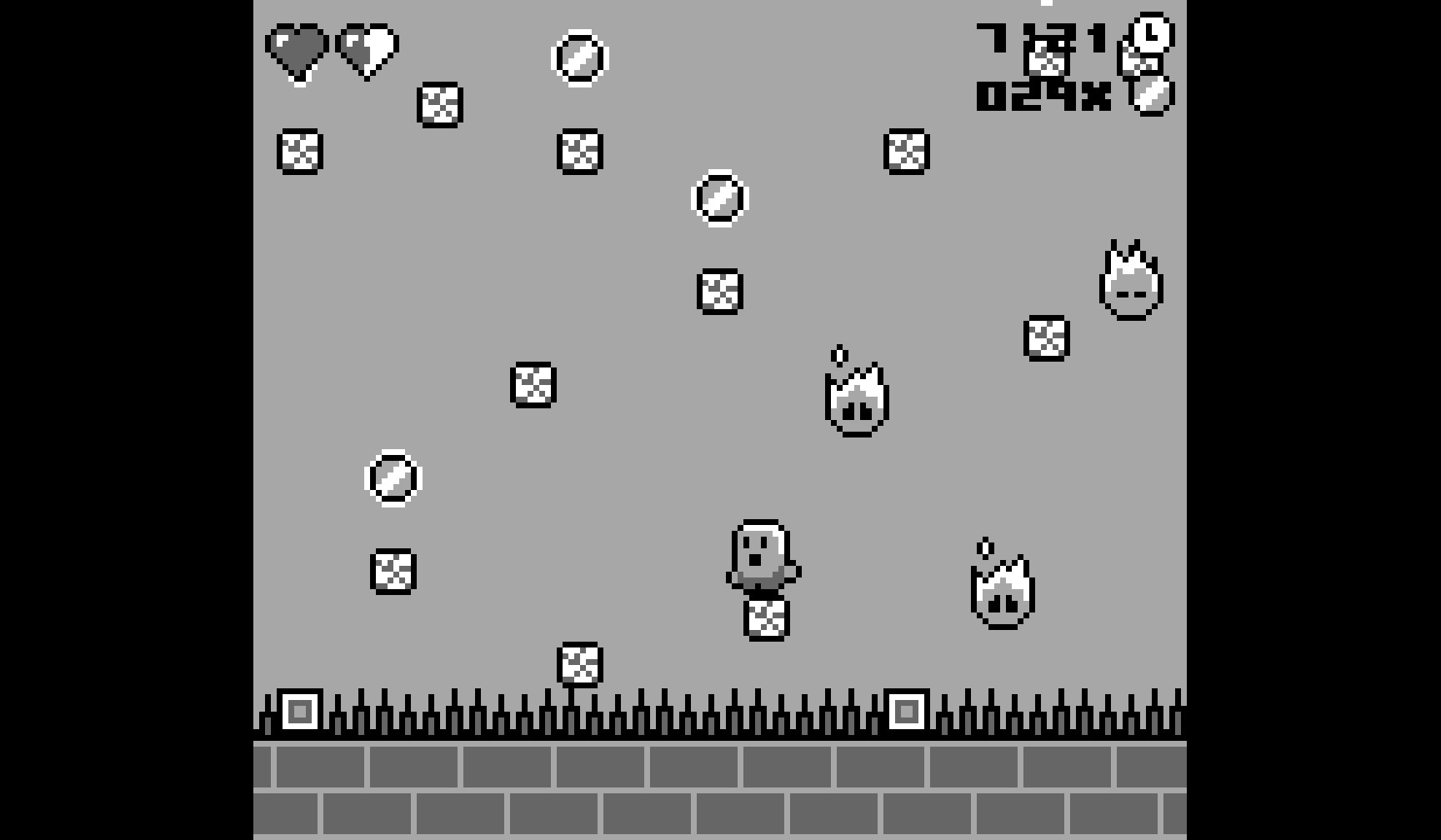
Task: Click the coin floating below the top coin
Action: (x=720, y=198)
